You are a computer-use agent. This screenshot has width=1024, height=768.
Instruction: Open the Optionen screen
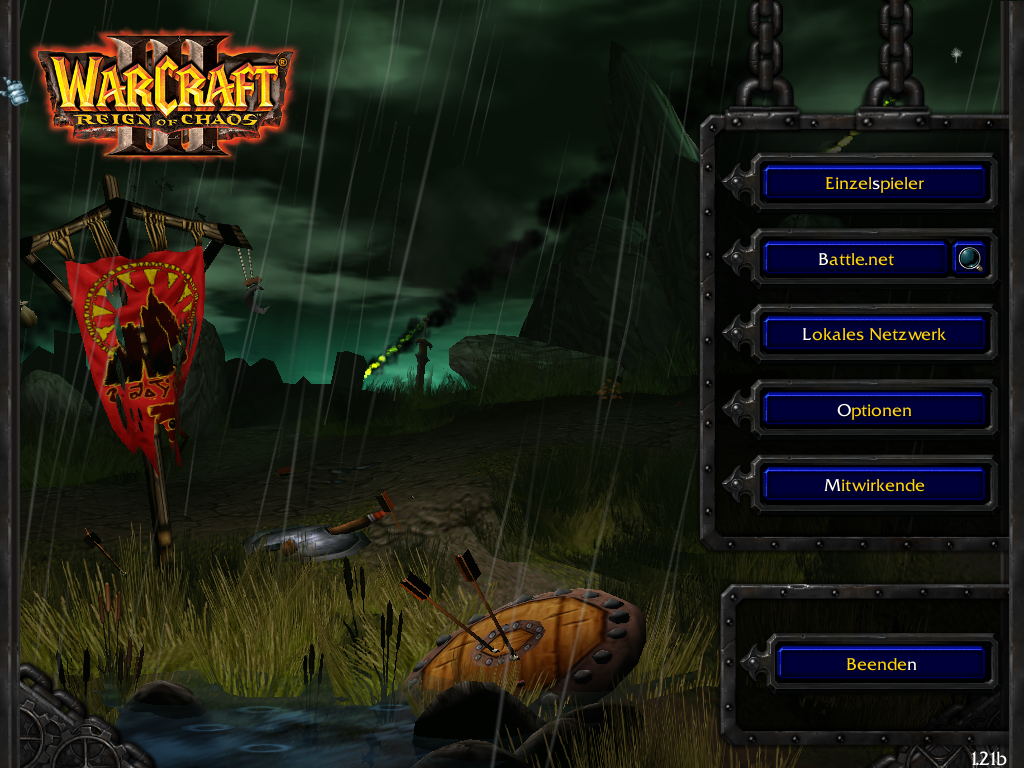(x=874, y=410)
